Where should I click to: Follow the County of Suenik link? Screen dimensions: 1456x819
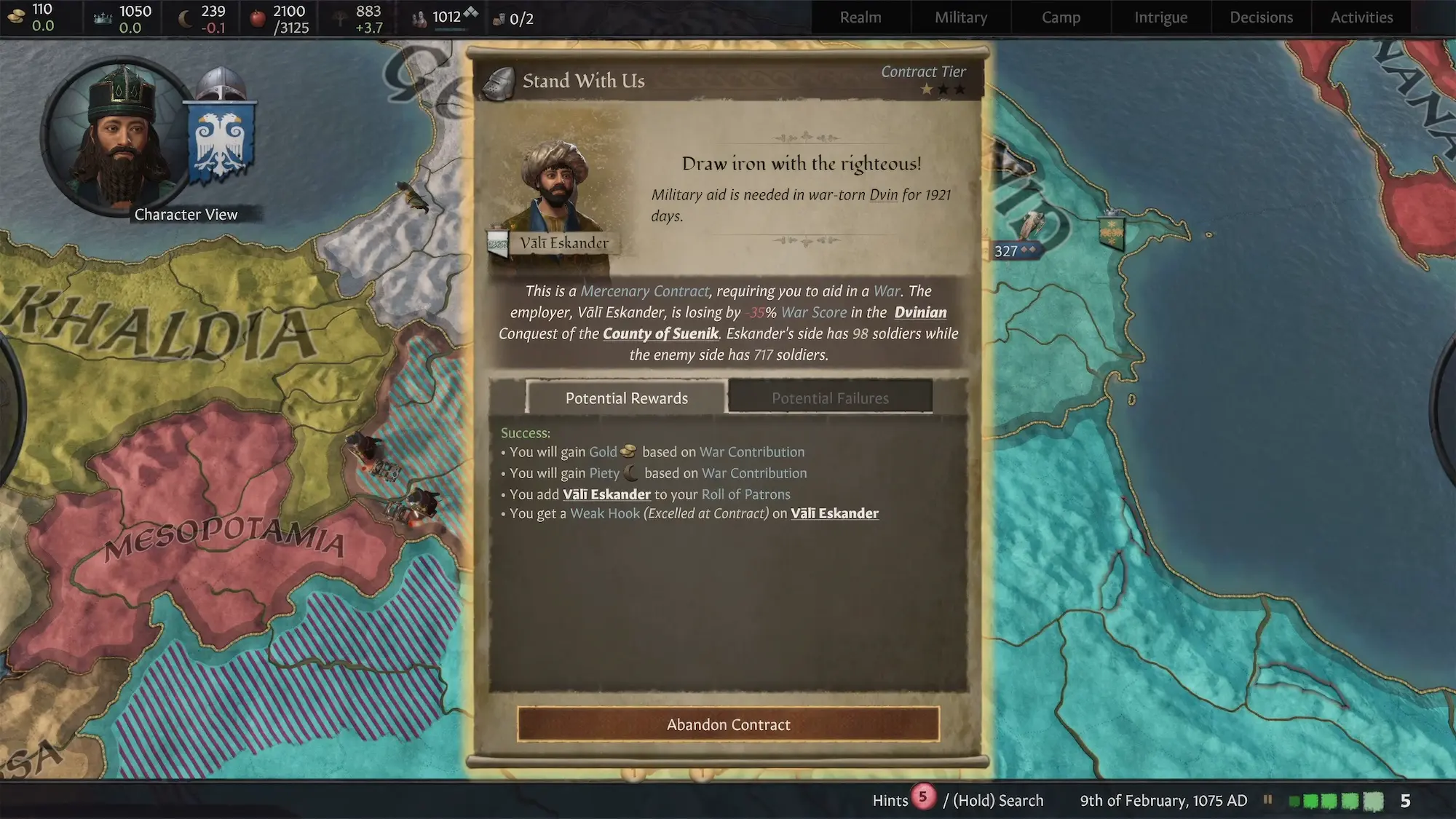[660, 334]
